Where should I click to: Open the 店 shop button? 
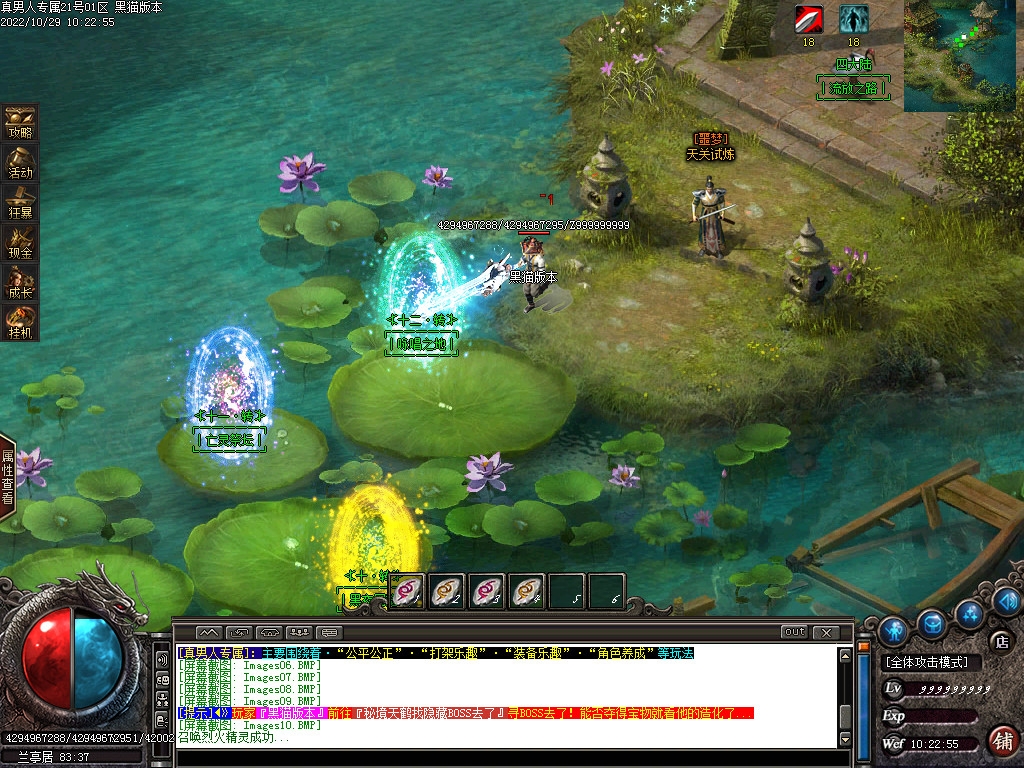[999, 641]
